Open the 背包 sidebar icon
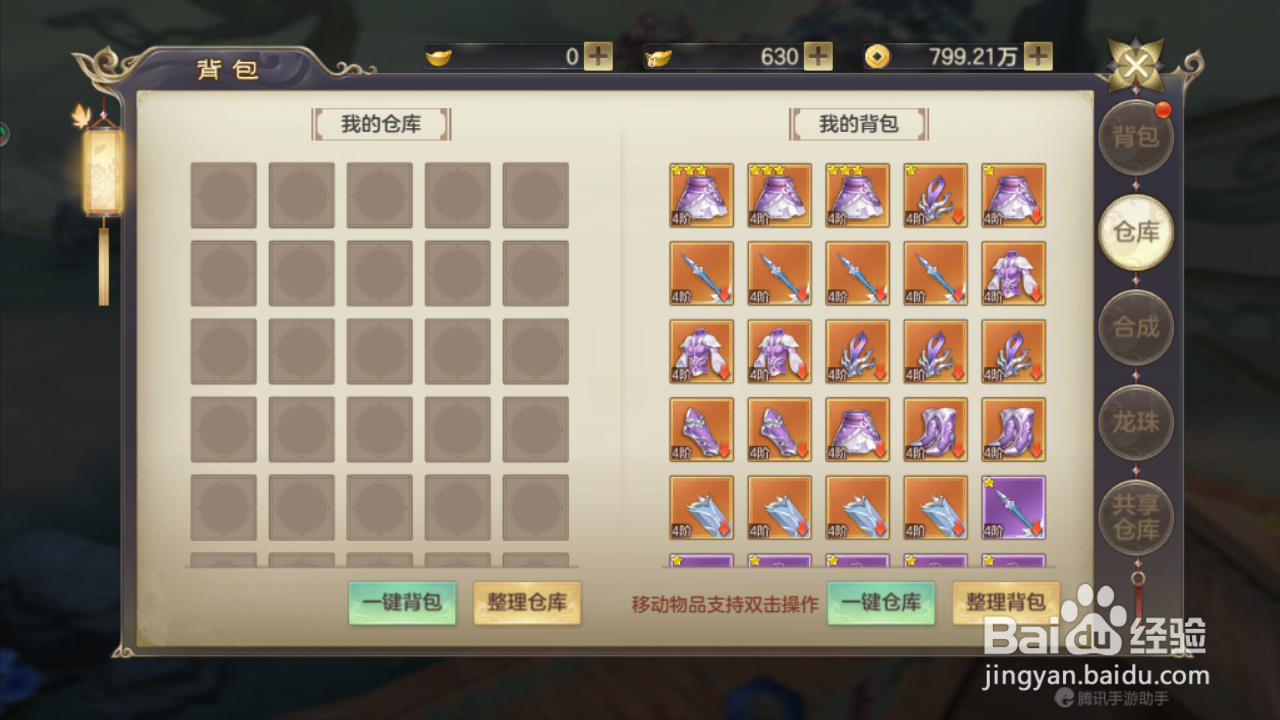Image resolution: width=1280 pixels, height=720 pixels. [x=1135, y=137]
